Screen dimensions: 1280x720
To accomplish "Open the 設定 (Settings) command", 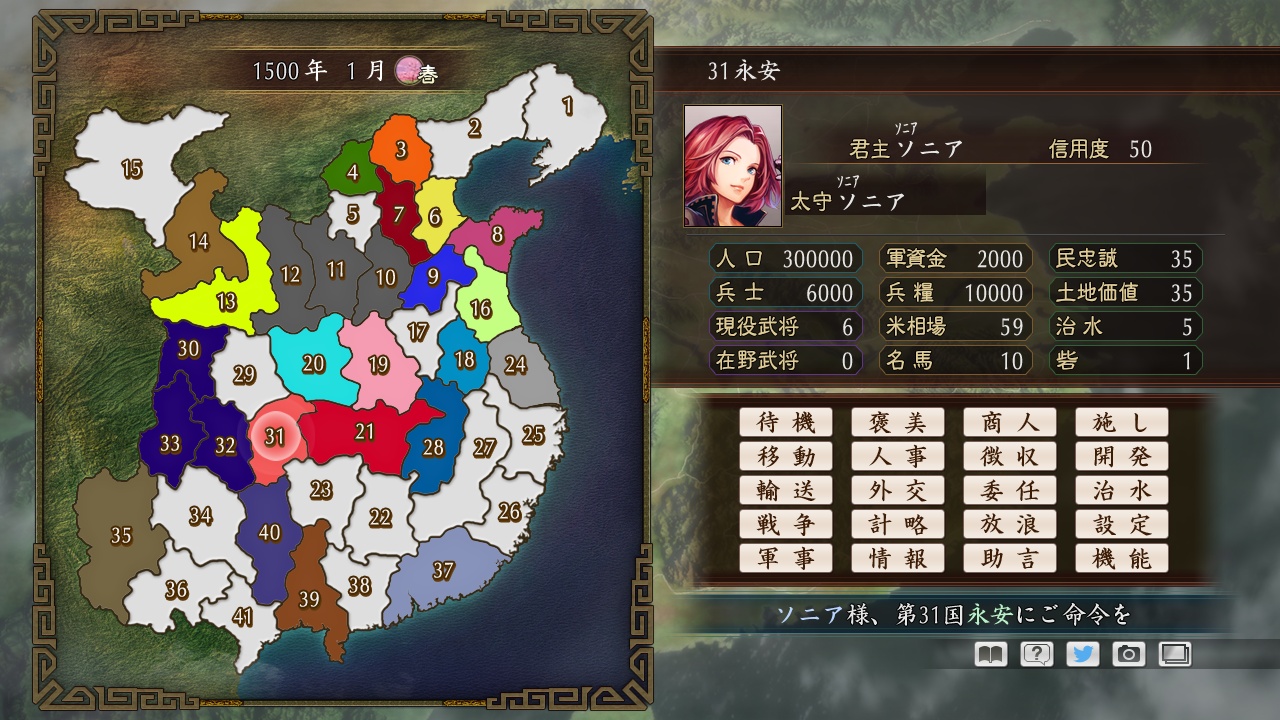I will (x=1122, y=524).
